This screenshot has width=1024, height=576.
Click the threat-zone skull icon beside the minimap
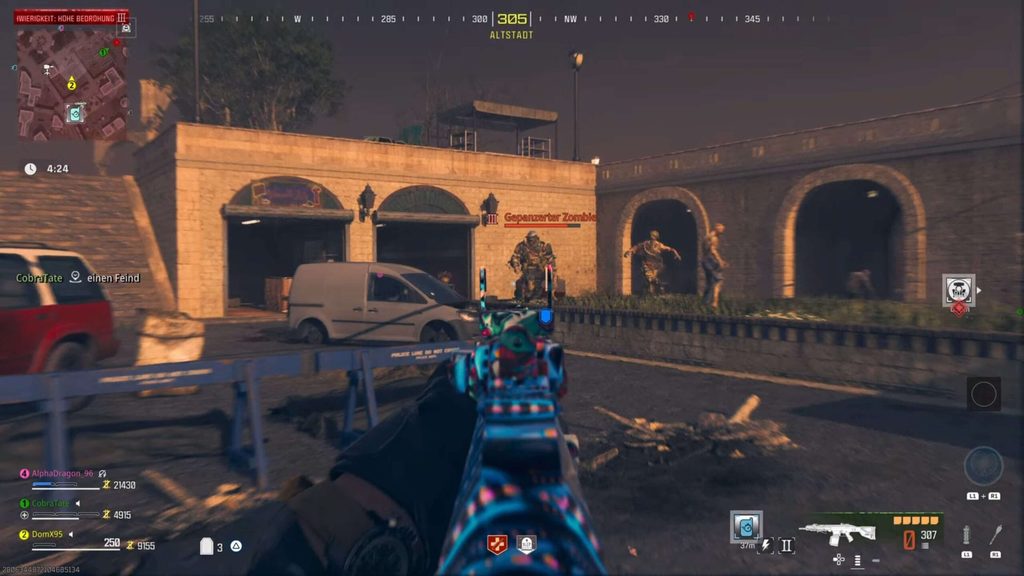point(126,28)
